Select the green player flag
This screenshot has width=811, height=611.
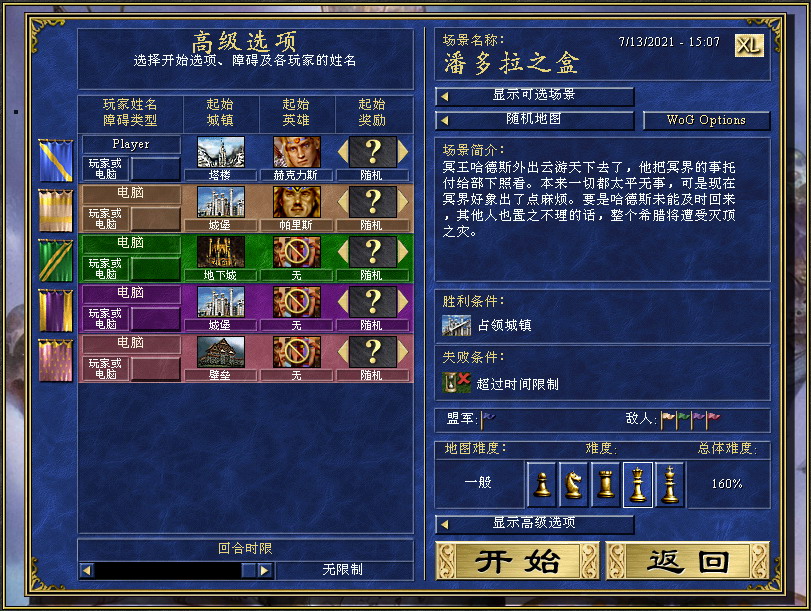tap(55, 258)
